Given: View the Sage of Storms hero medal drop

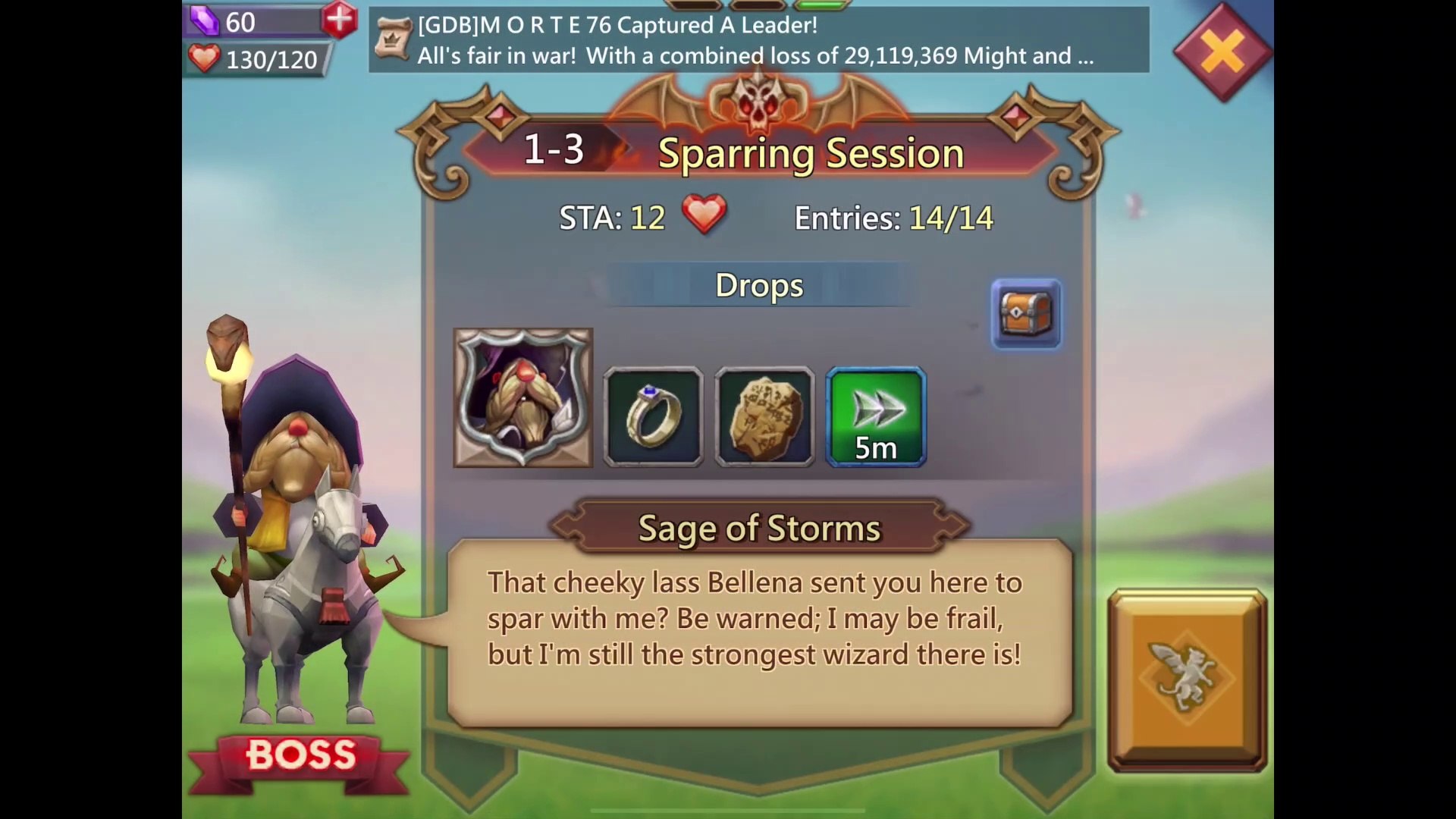Looking at the screenshot, I should tap(522, 397).
